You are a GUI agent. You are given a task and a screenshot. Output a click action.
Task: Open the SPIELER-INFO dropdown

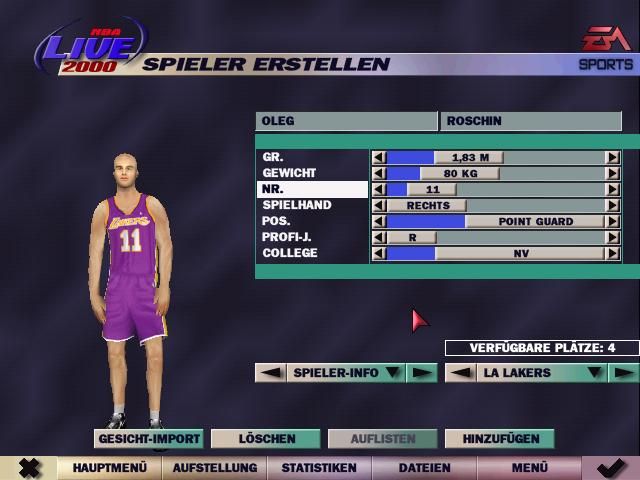tap(393, 373)
